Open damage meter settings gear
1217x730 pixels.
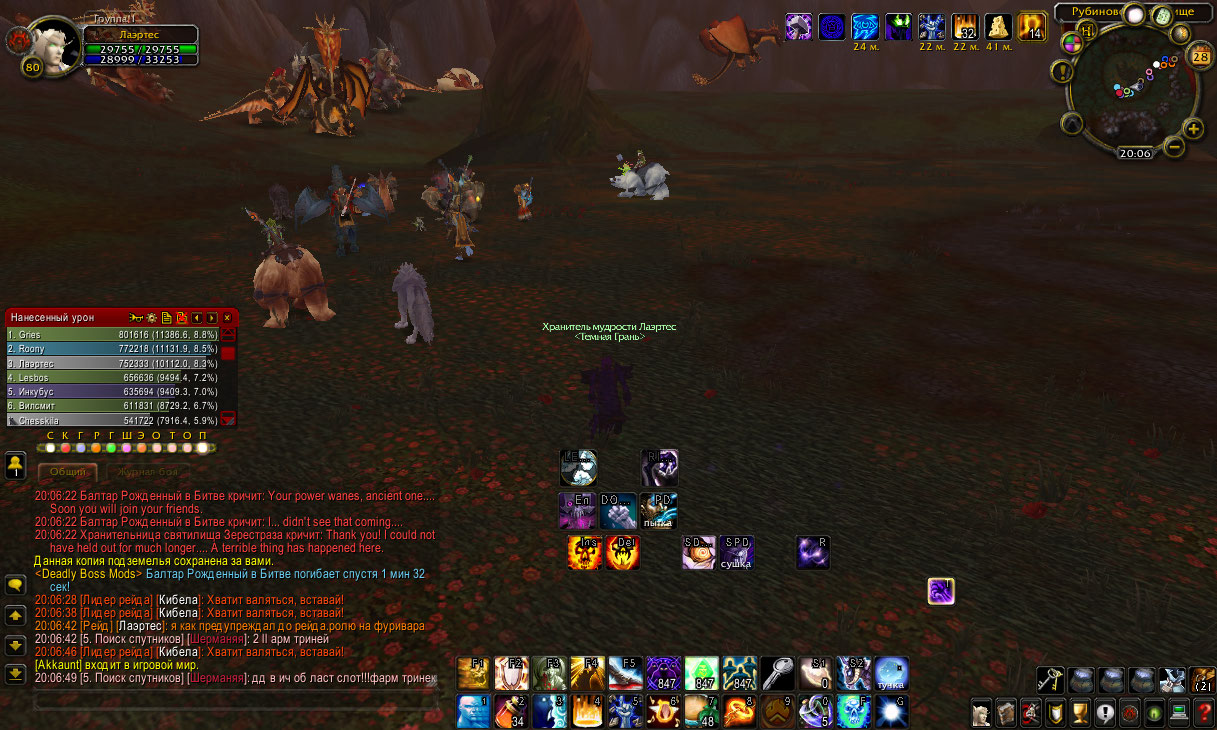pyautogui.click(x=152, y=318)
